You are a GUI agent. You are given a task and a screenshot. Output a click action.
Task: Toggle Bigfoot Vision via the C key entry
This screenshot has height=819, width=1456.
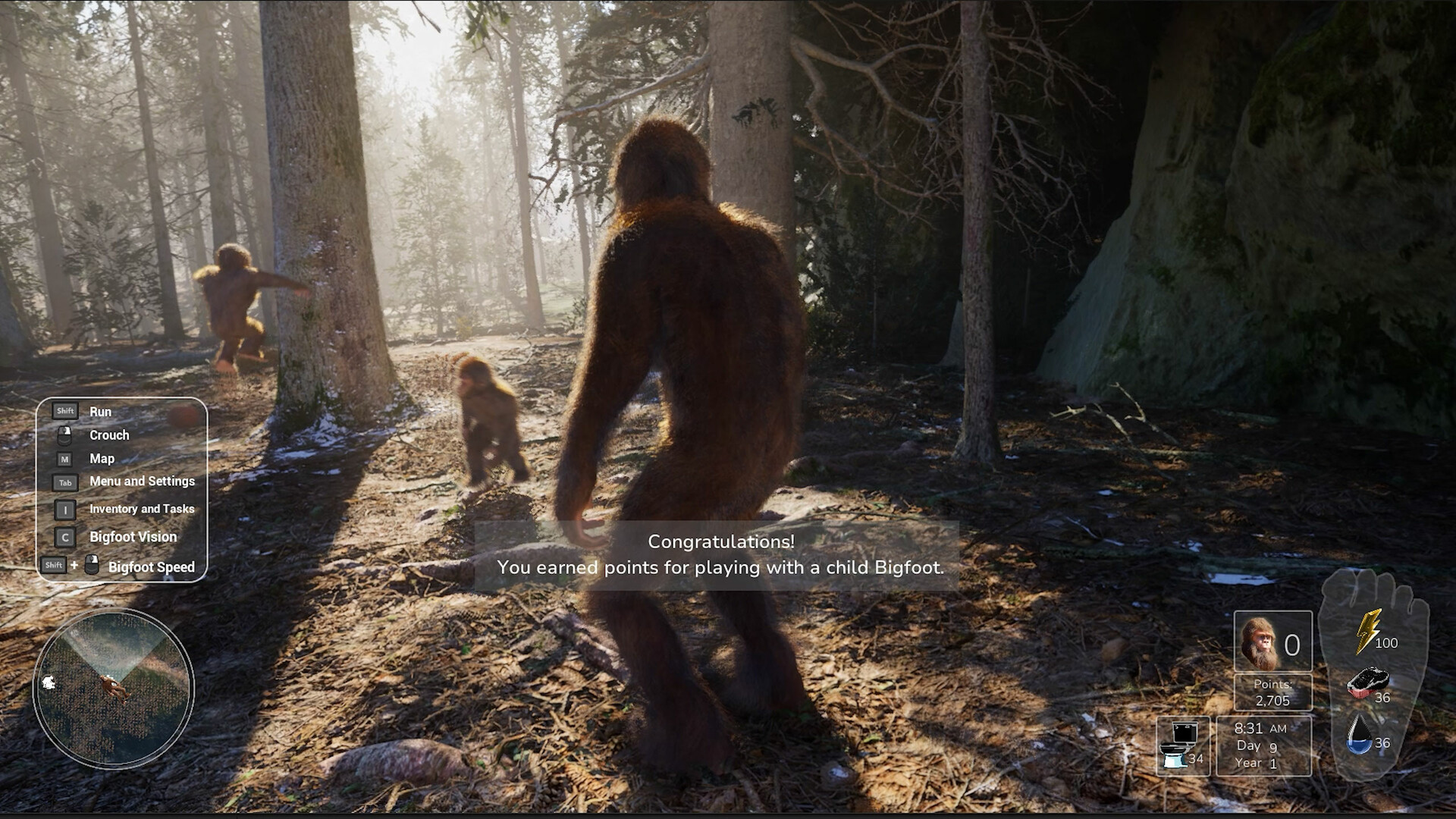click(65, 536)
